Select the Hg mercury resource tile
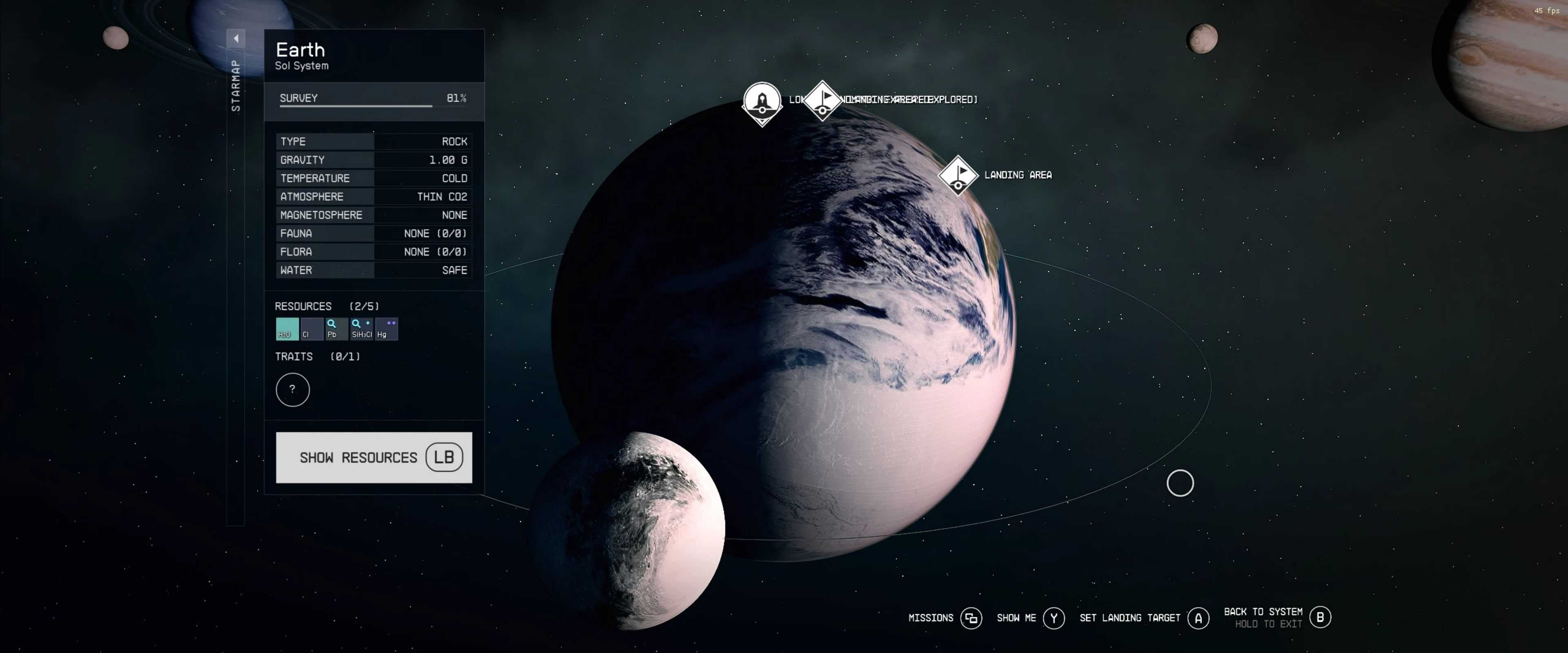The height and width of the screenshot is (653, 1568). [387, 329]
